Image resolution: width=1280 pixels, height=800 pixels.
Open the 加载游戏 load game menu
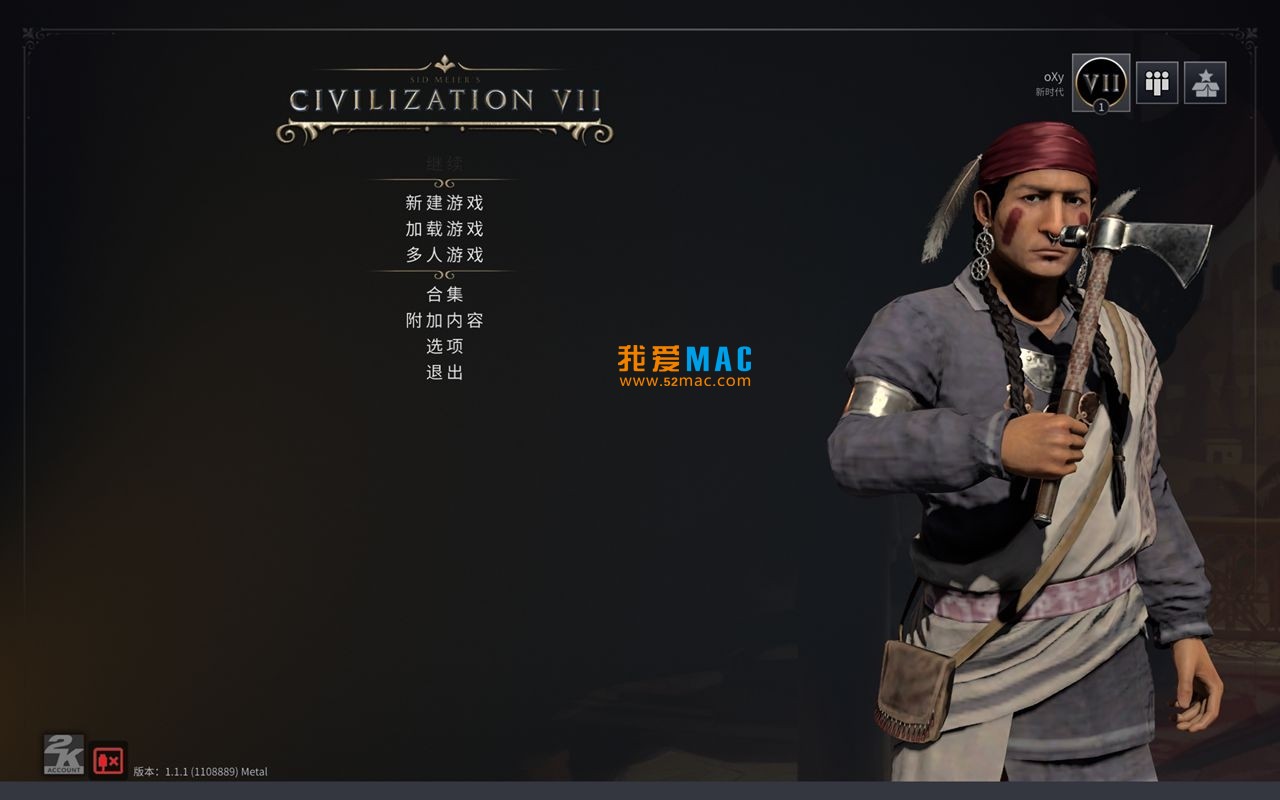coord(444,229)
